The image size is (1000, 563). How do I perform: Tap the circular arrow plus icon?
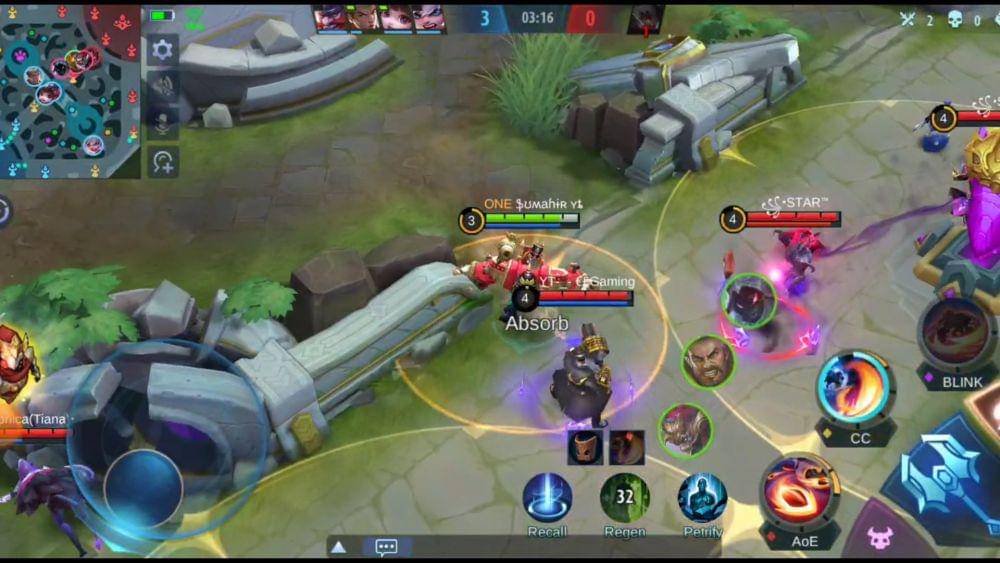pyautogui.click(x=162, y=160)
